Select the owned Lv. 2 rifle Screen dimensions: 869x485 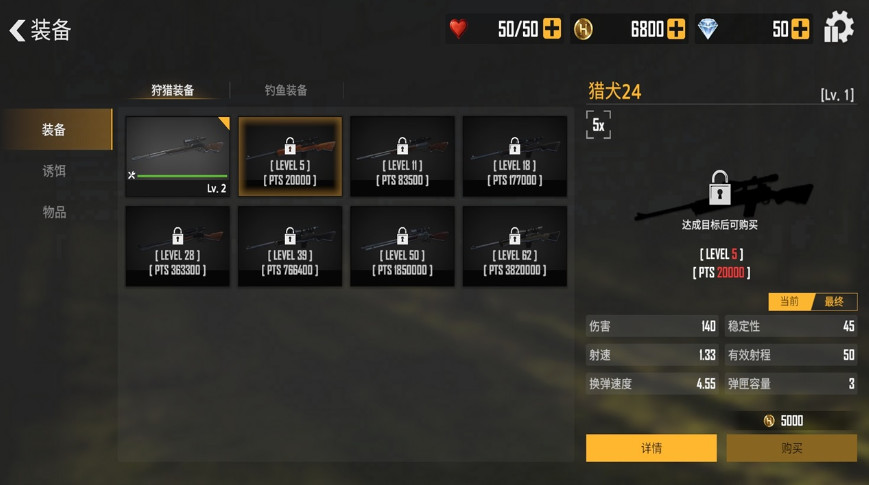[178, 156]
